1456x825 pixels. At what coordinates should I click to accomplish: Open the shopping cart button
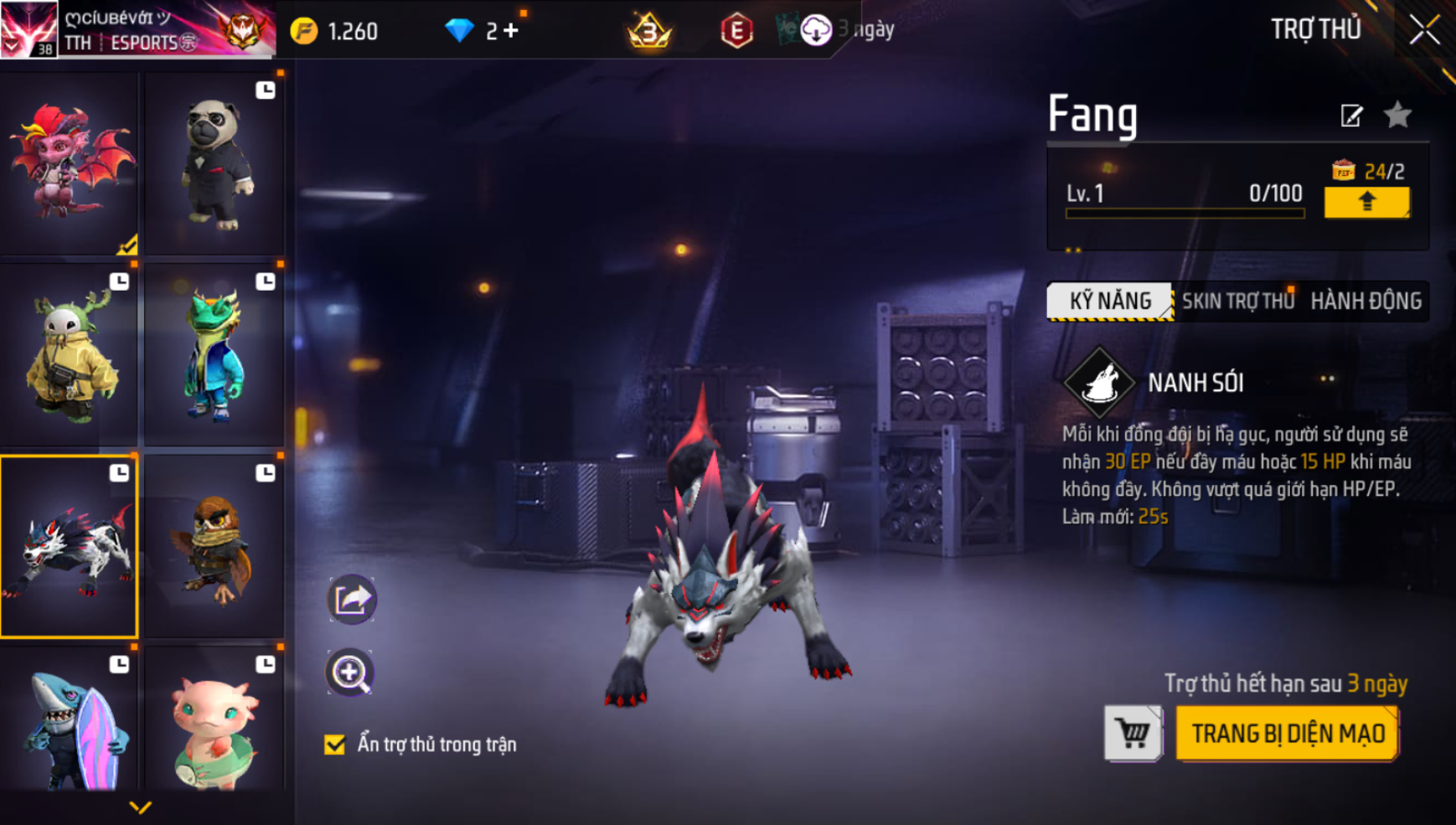pyautogui.click(x=1133, y=734)
